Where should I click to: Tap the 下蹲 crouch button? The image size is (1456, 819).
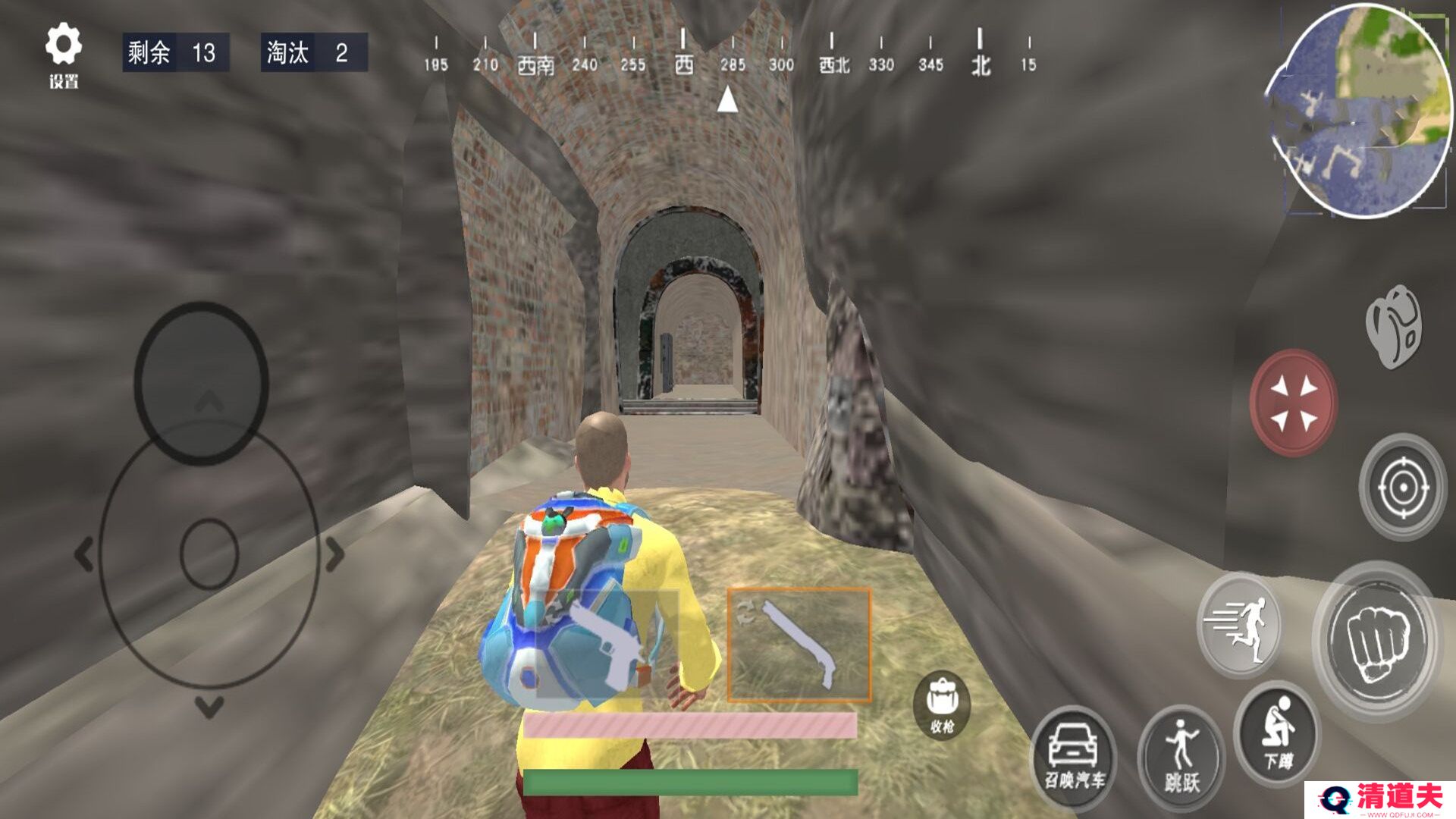pos(1278,732)
